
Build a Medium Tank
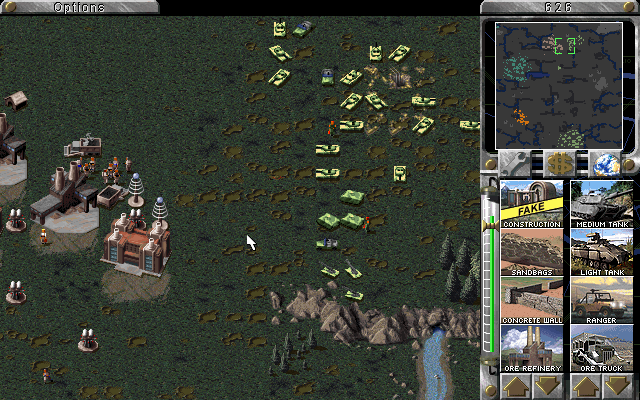tap(600, 204)
